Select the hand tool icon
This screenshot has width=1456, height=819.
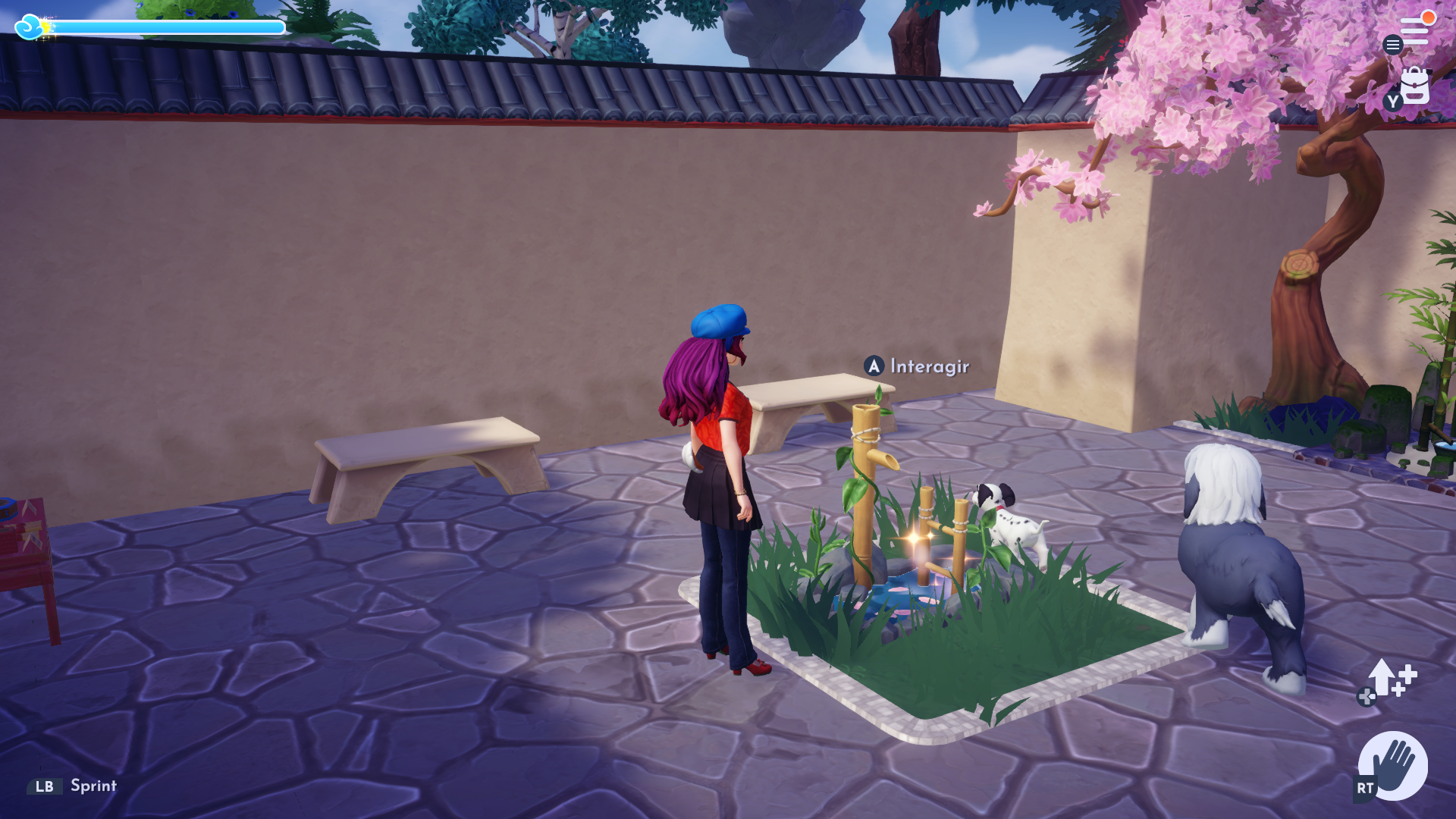[x=1393, y=765]
